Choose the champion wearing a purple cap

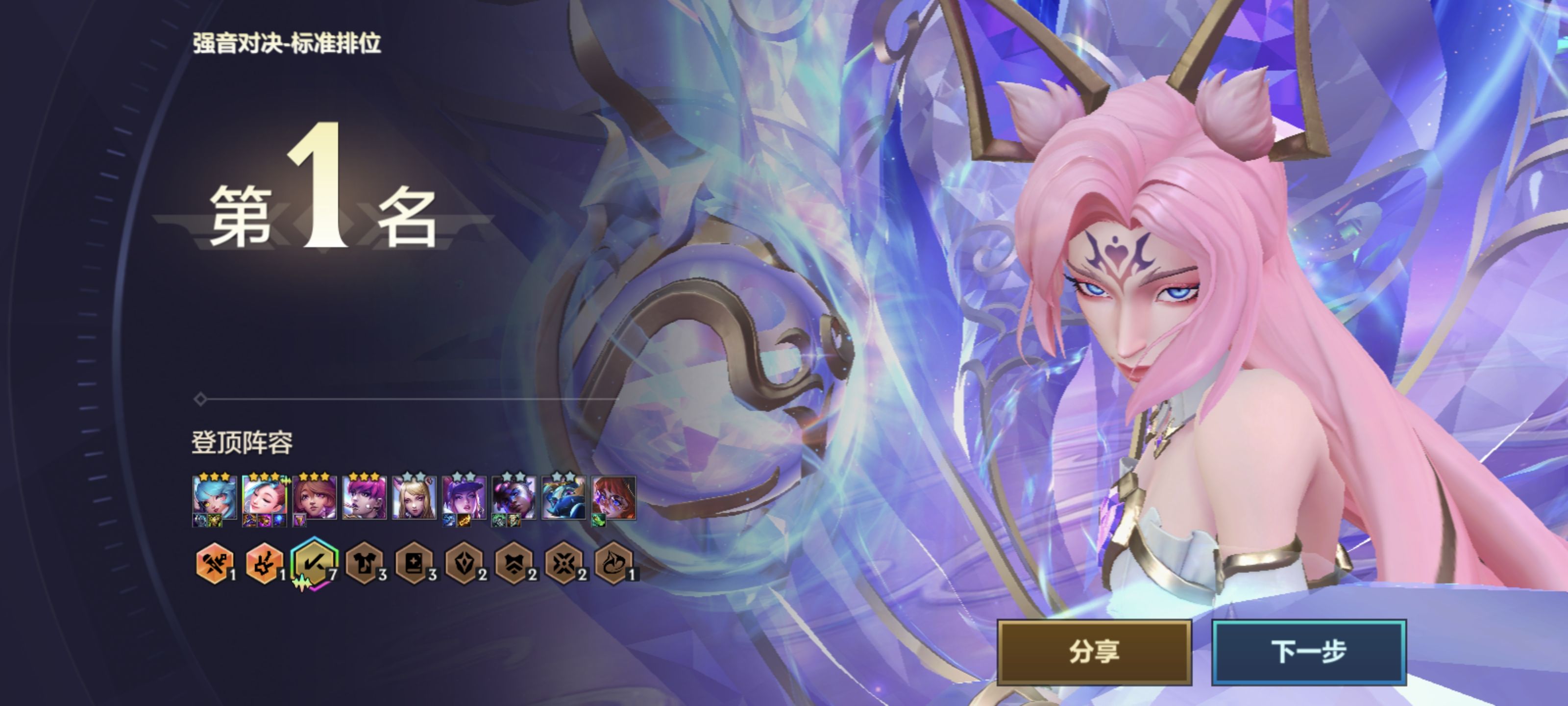[x=464, y=498]
